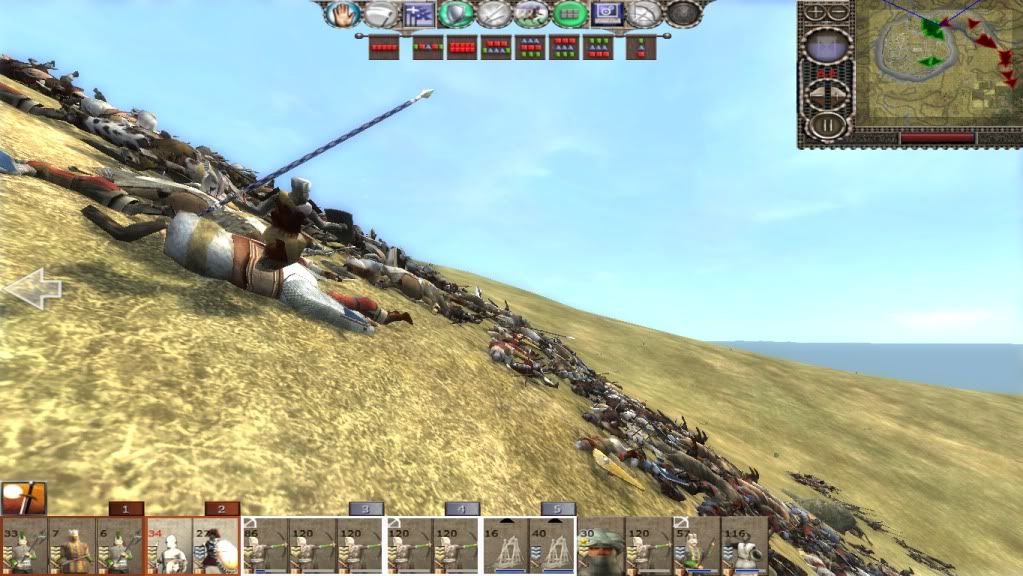Viewport: 1023px width, 576px height.
Task: Select the single red line formation preset
Action: [384, 47]
